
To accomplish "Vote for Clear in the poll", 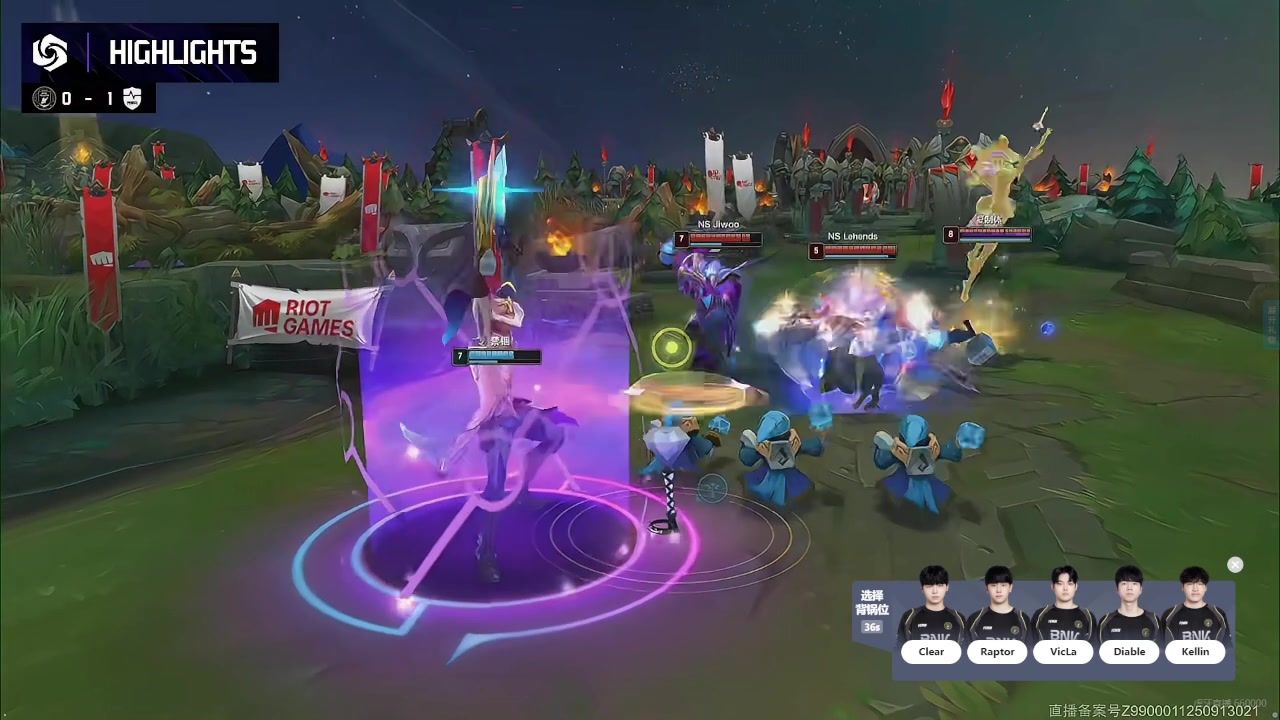I will 931,651.
